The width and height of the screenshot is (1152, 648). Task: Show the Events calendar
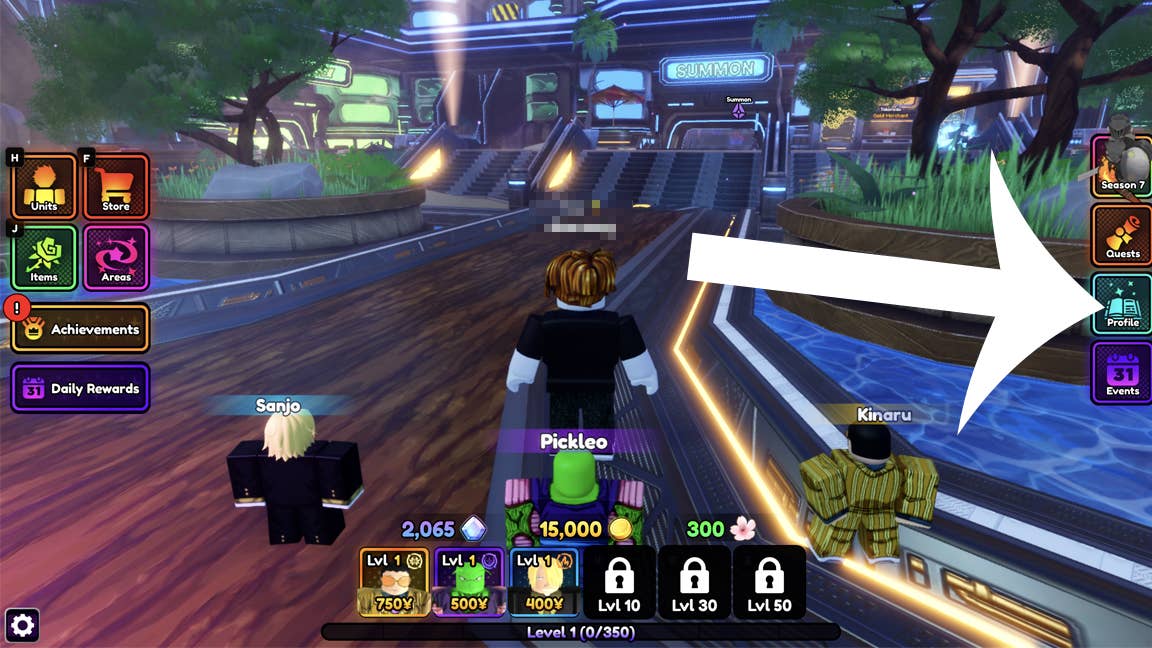(1122, 372)
